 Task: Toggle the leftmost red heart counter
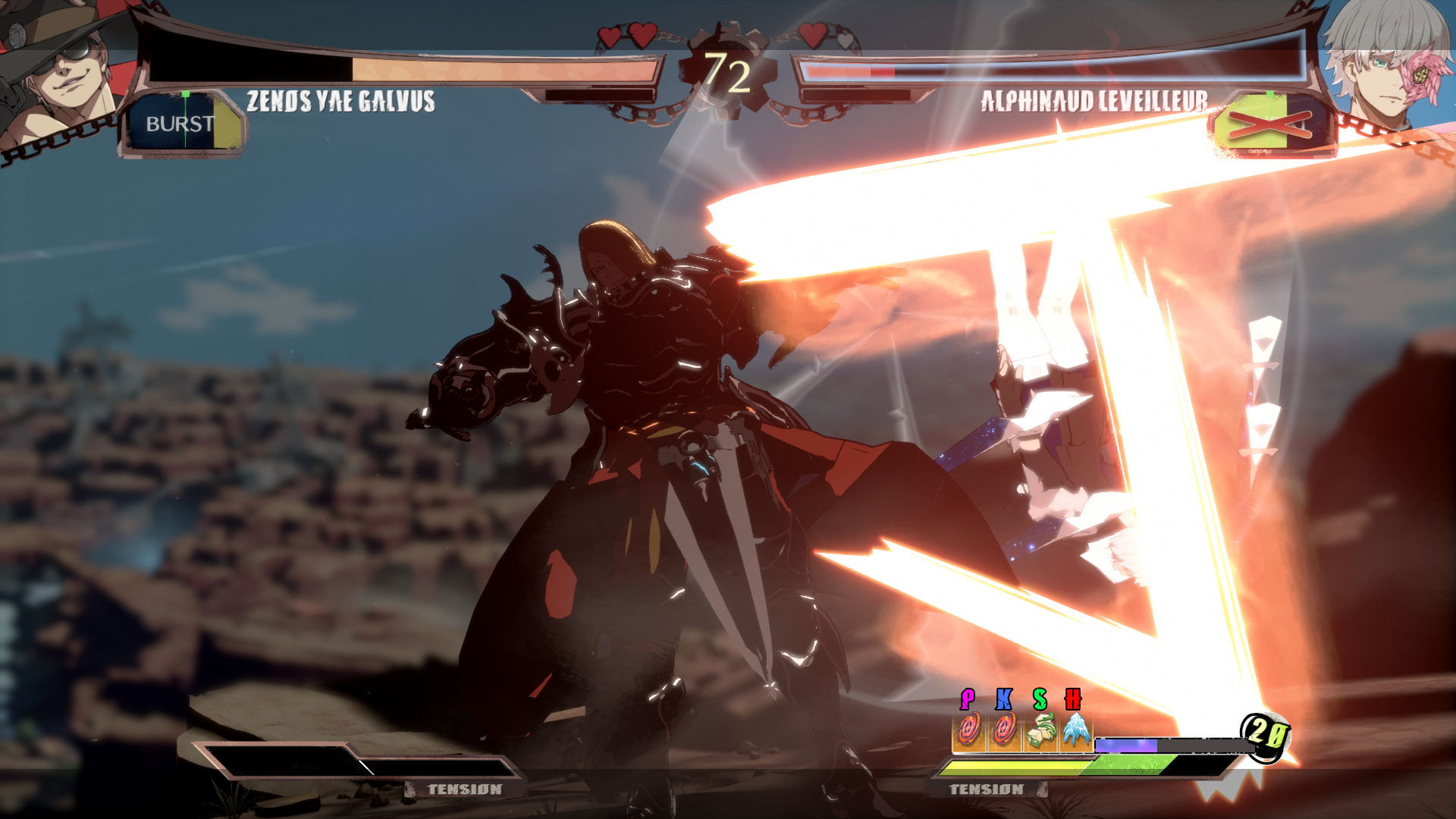610,36
